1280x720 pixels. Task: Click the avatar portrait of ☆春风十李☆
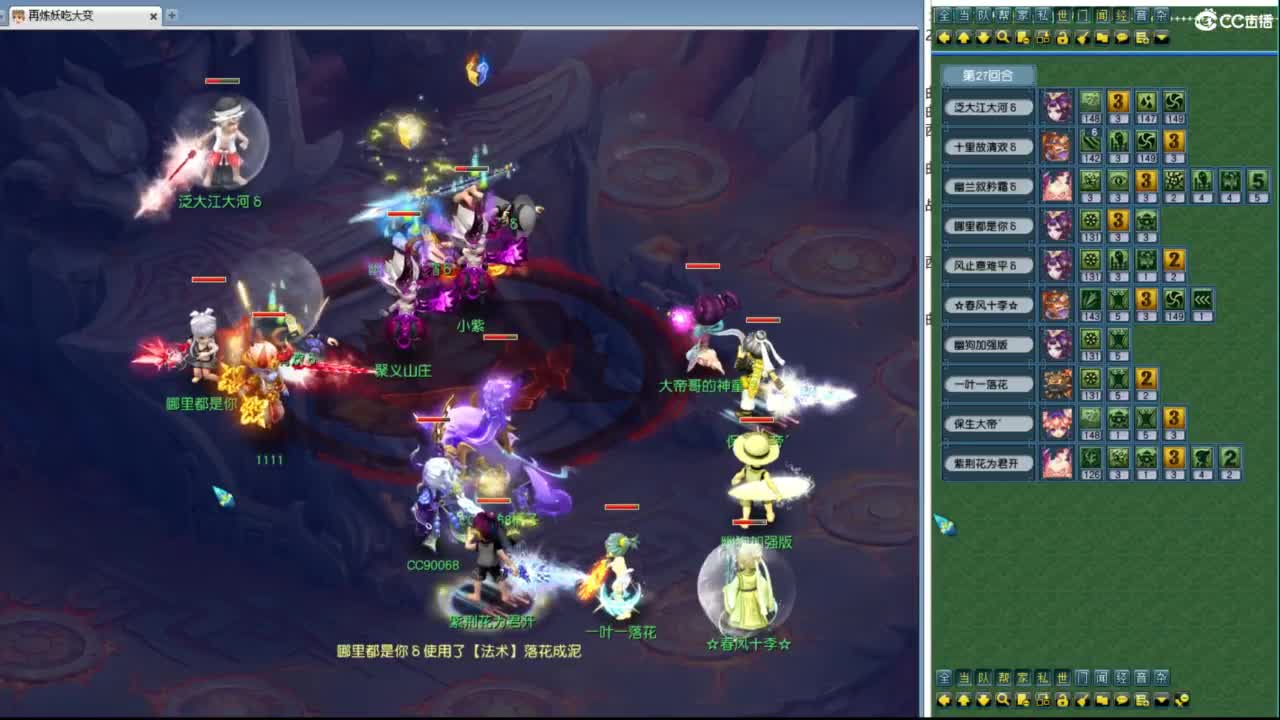(x=1057, y=305)
